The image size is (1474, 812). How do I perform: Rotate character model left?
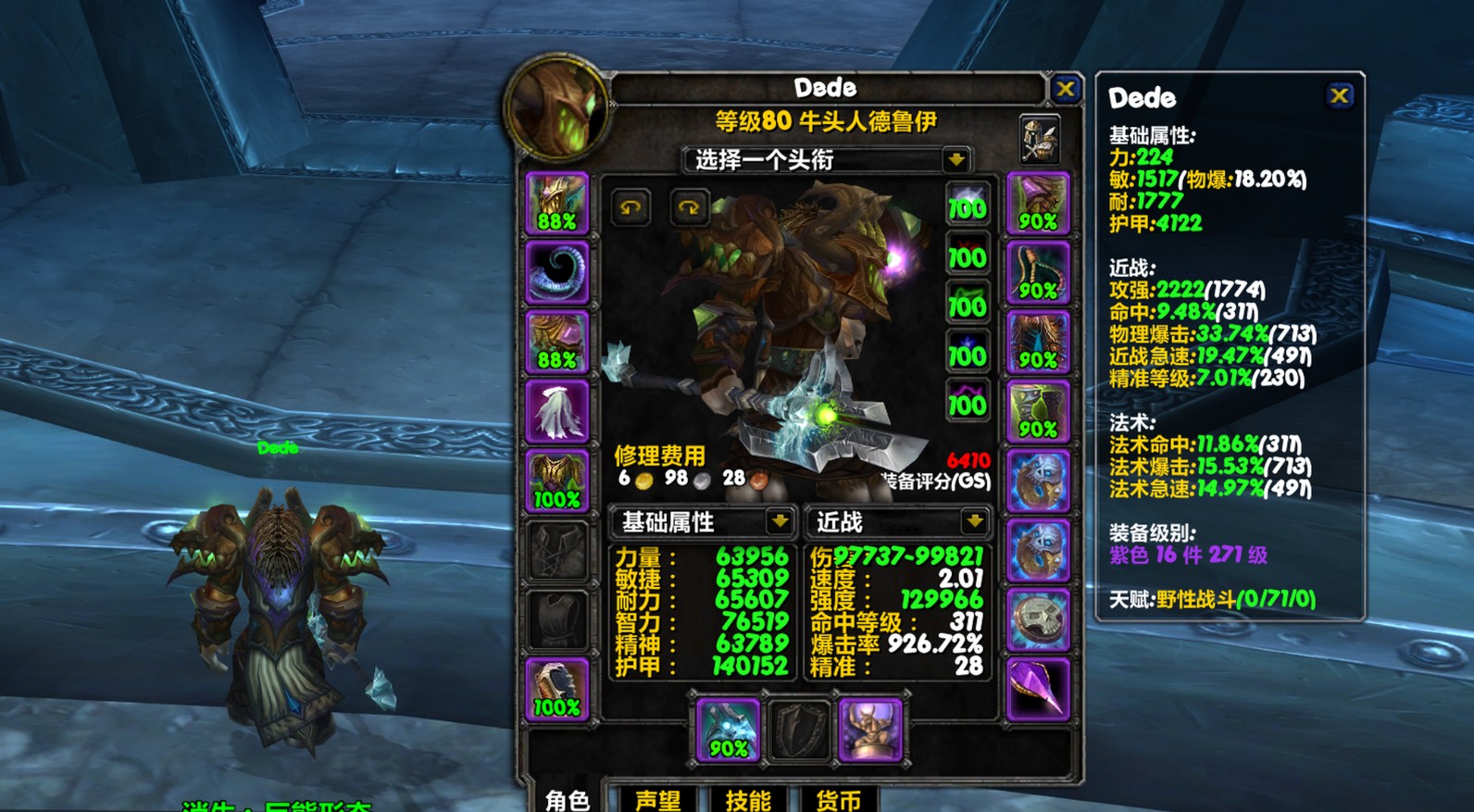point(631,207)
